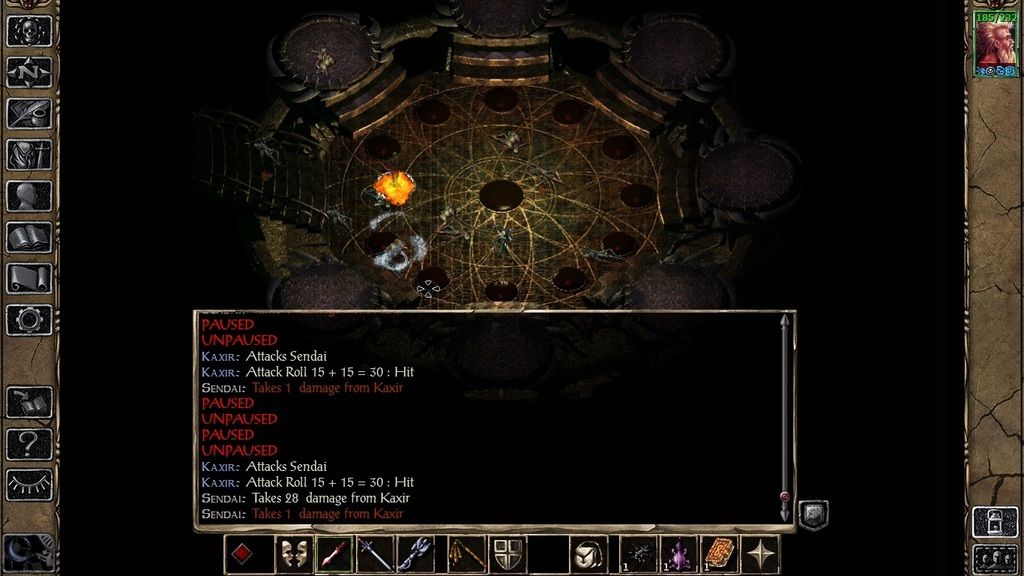Viewport: 1024px width, 576px height.
Task: Open the journal quill icon
Action: [29, 112]
